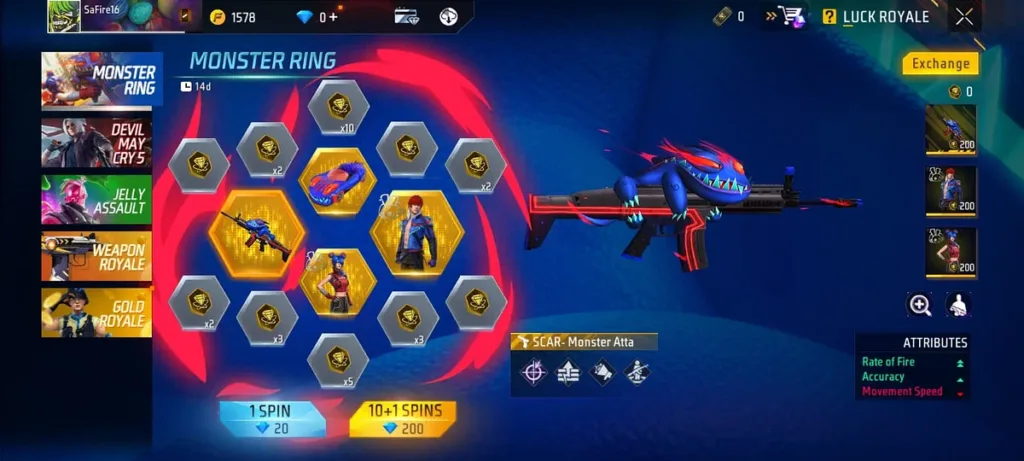The height and width of the screenshot is (461, 1024).
Task: Open the Devil May Cry 5 event
Action: pos(98,144)
